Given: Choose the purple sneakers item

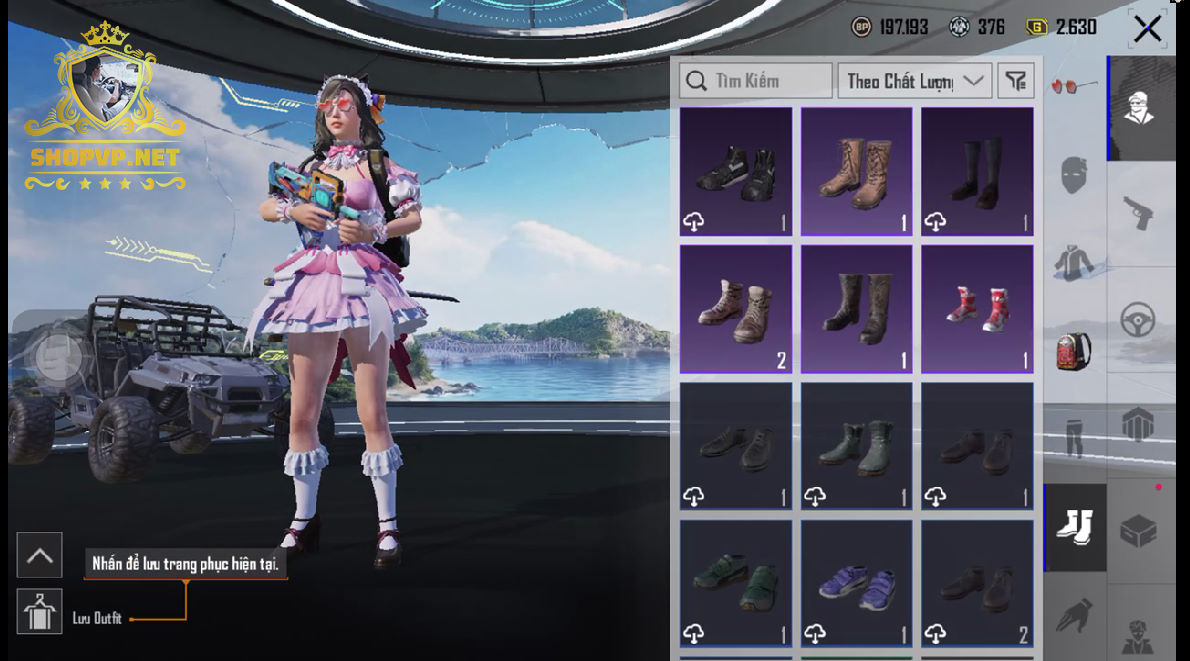Looking at the screenshot, I should pos(856,583).
